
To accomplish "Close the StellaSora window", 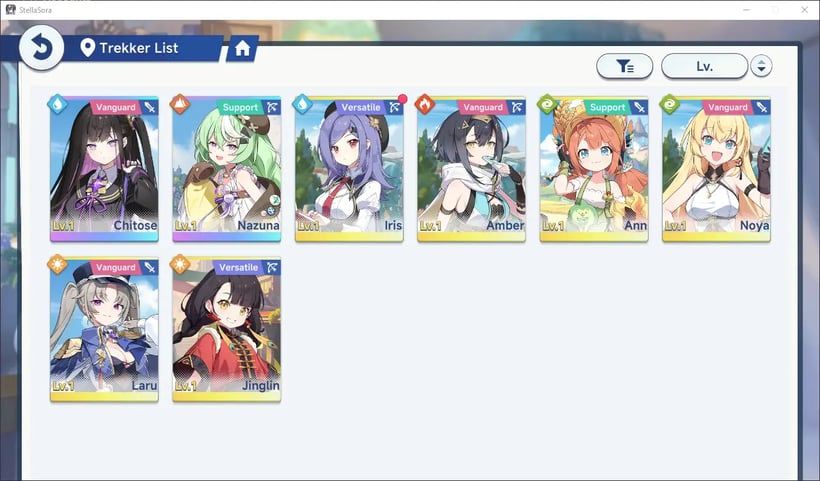I will coord(802,9).
